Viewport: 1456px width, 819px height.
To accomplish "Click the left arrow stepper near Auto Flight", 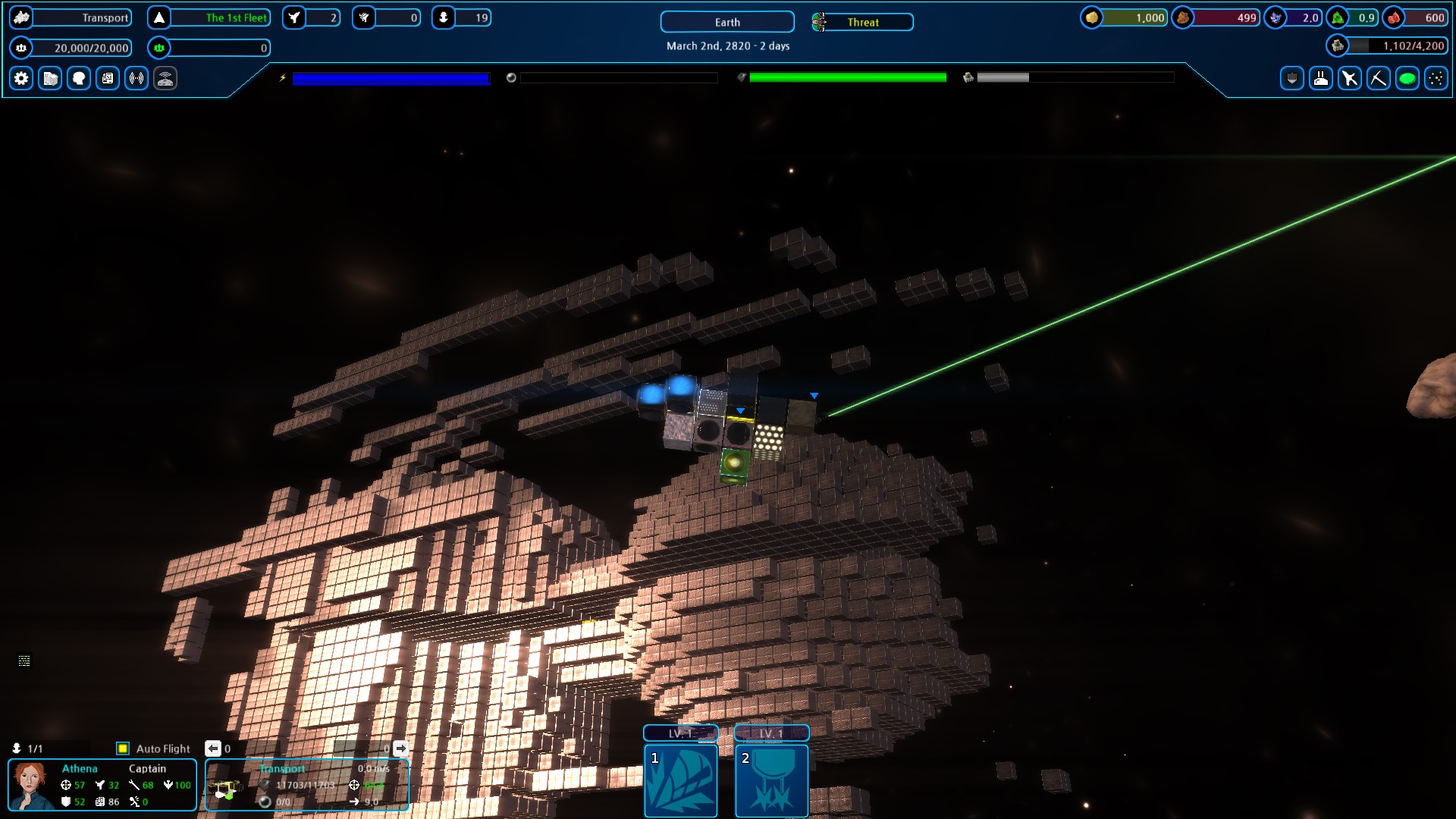I will point(213,748).
